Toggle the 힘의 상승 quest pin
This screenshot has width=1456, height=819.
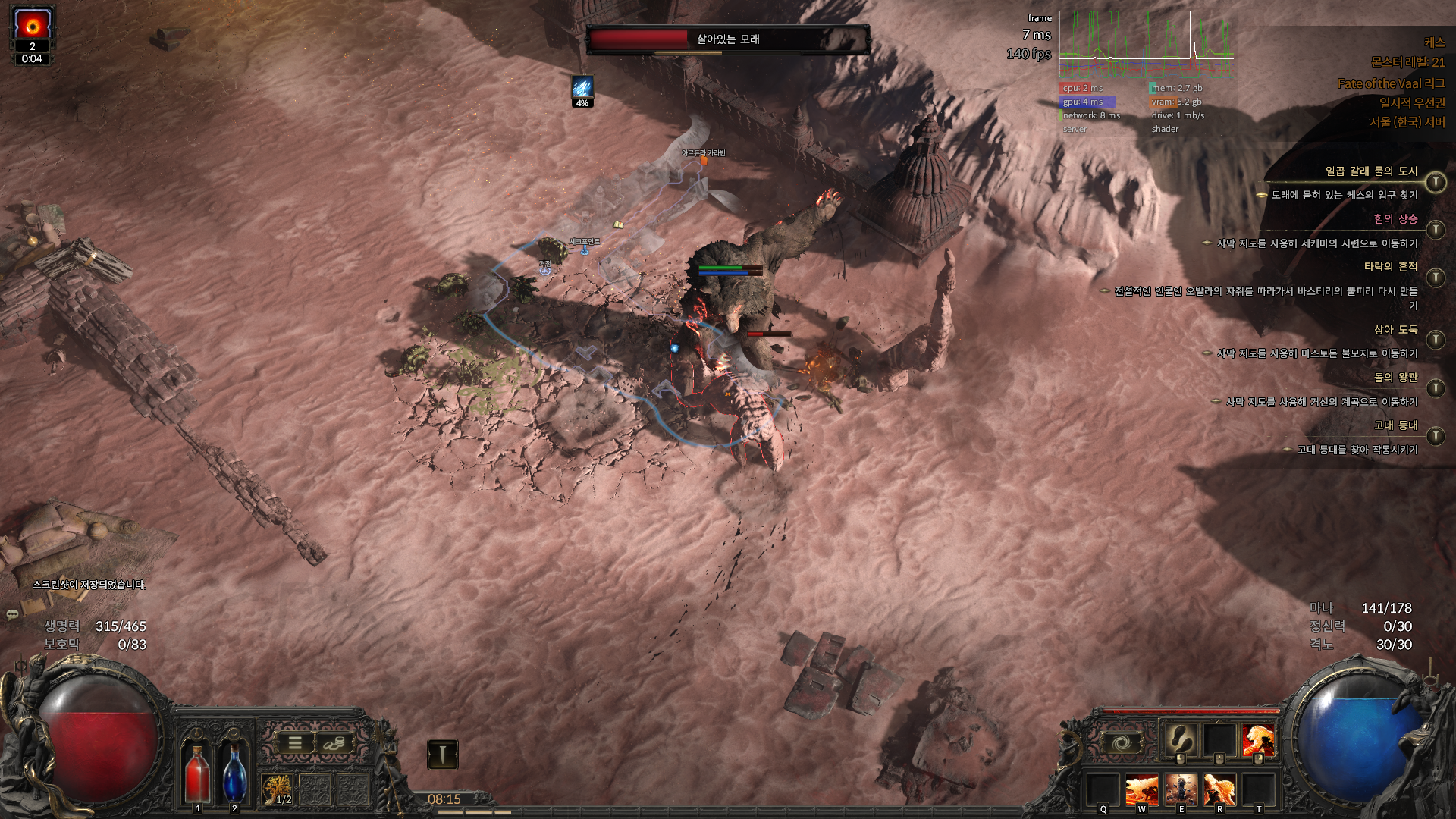1435,230
